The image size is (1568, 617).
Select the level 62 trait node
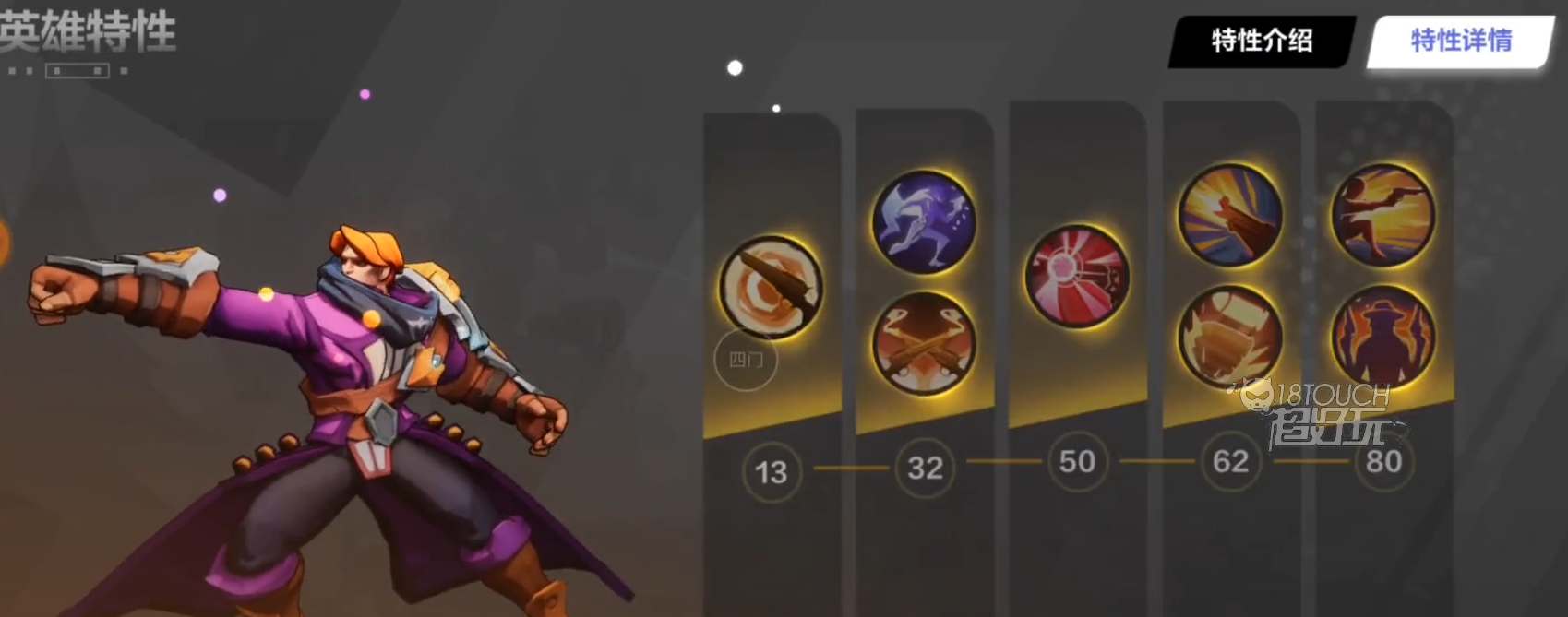[1230, 461]
